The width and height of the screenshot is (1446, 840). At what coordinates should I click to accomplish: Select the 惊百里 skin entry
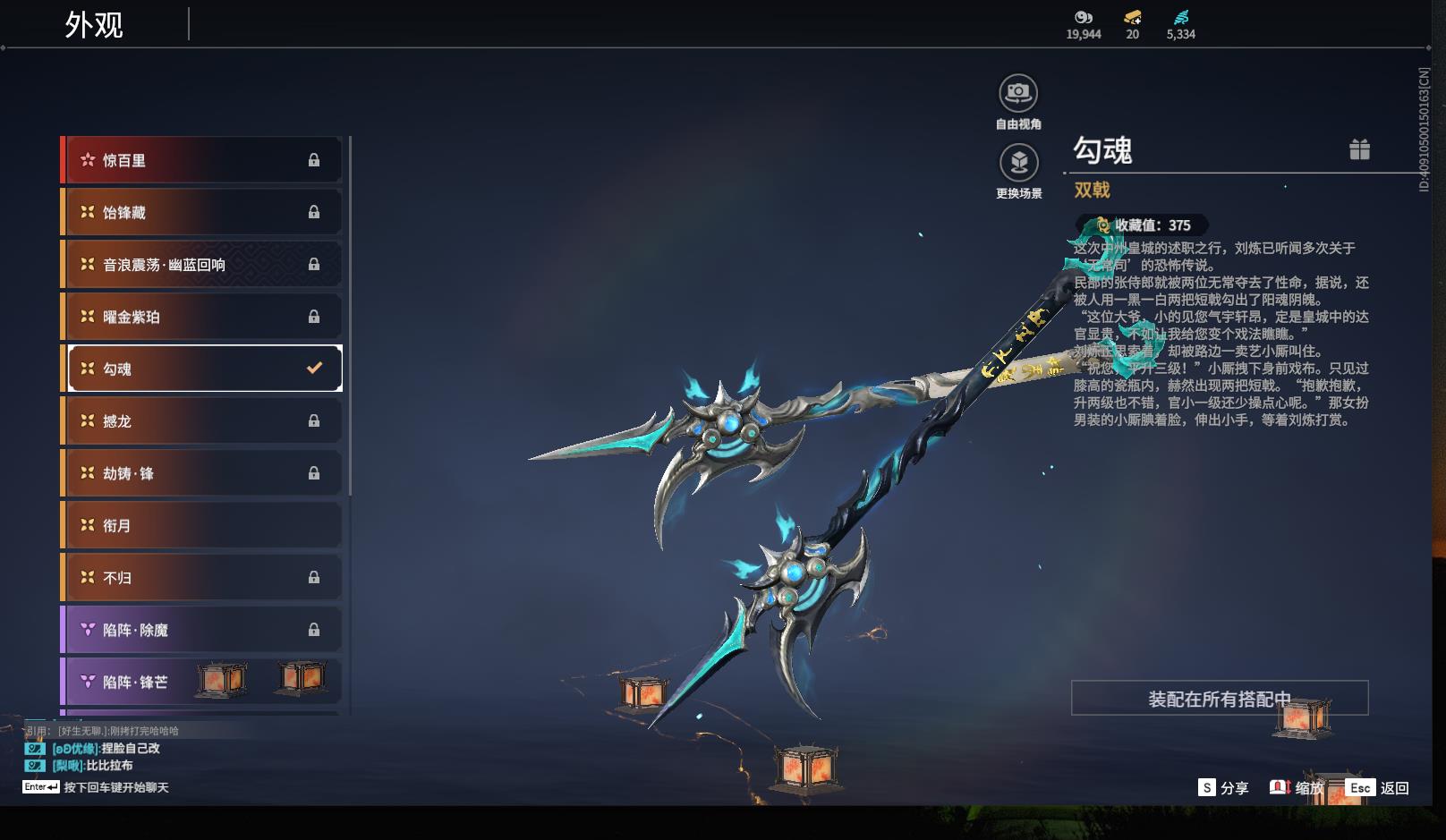click(203, 161)
